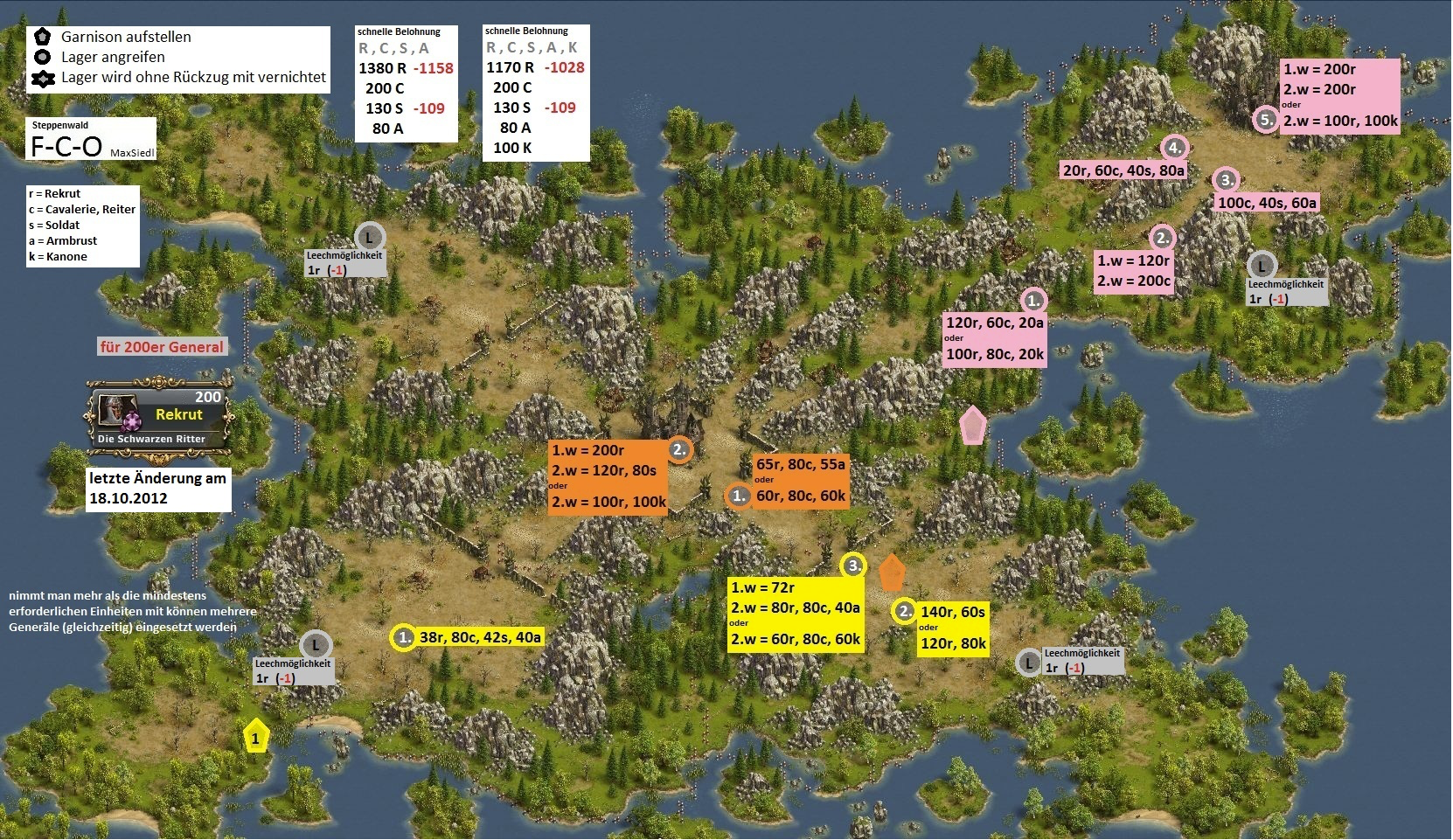Select yellow camp marker 3 above 1.w = 72r
Image resolution: width=1453 pixels, height=840 pixels.
click(853, 566)
